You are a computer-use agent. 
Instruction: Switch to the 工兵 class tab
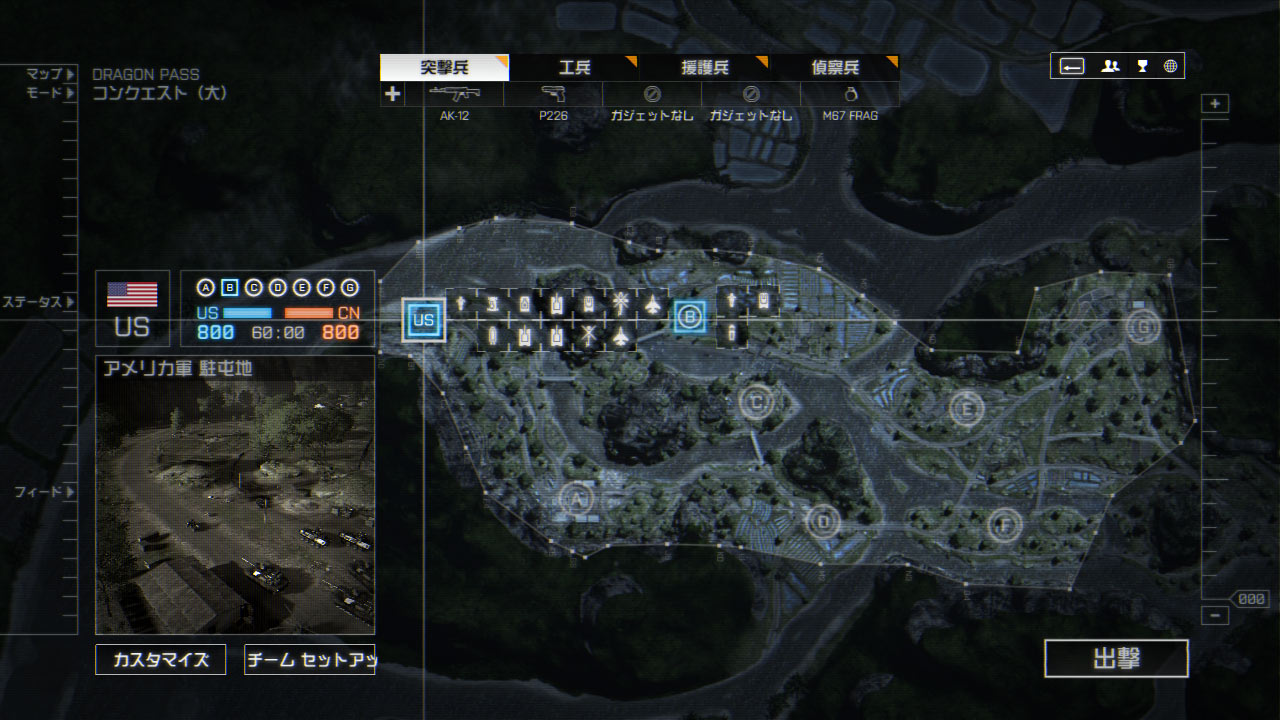tap(574, 68)
